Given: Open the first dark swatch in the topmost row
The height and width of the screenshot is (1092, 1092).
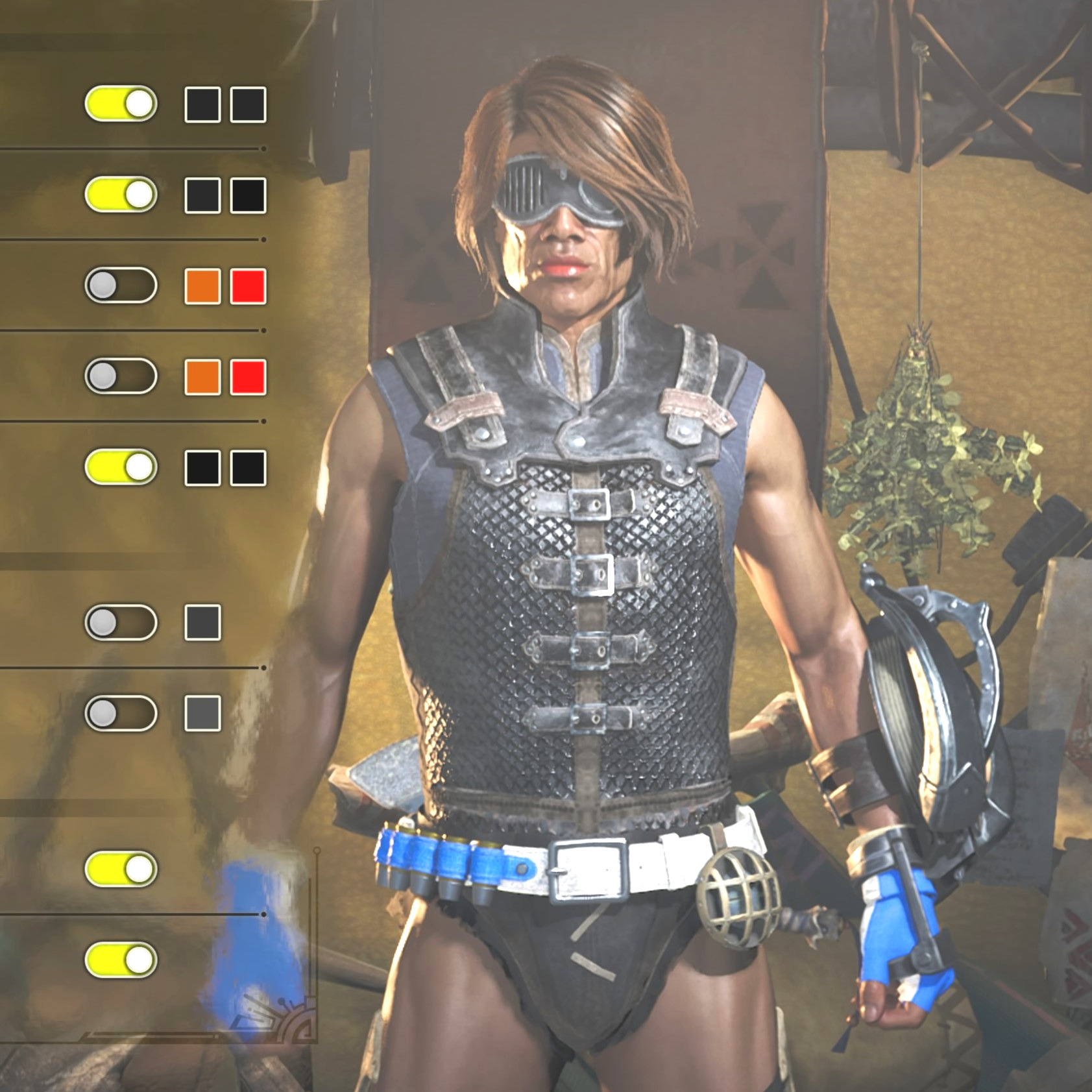Looking at the screenshot, I should pos(202,104).
